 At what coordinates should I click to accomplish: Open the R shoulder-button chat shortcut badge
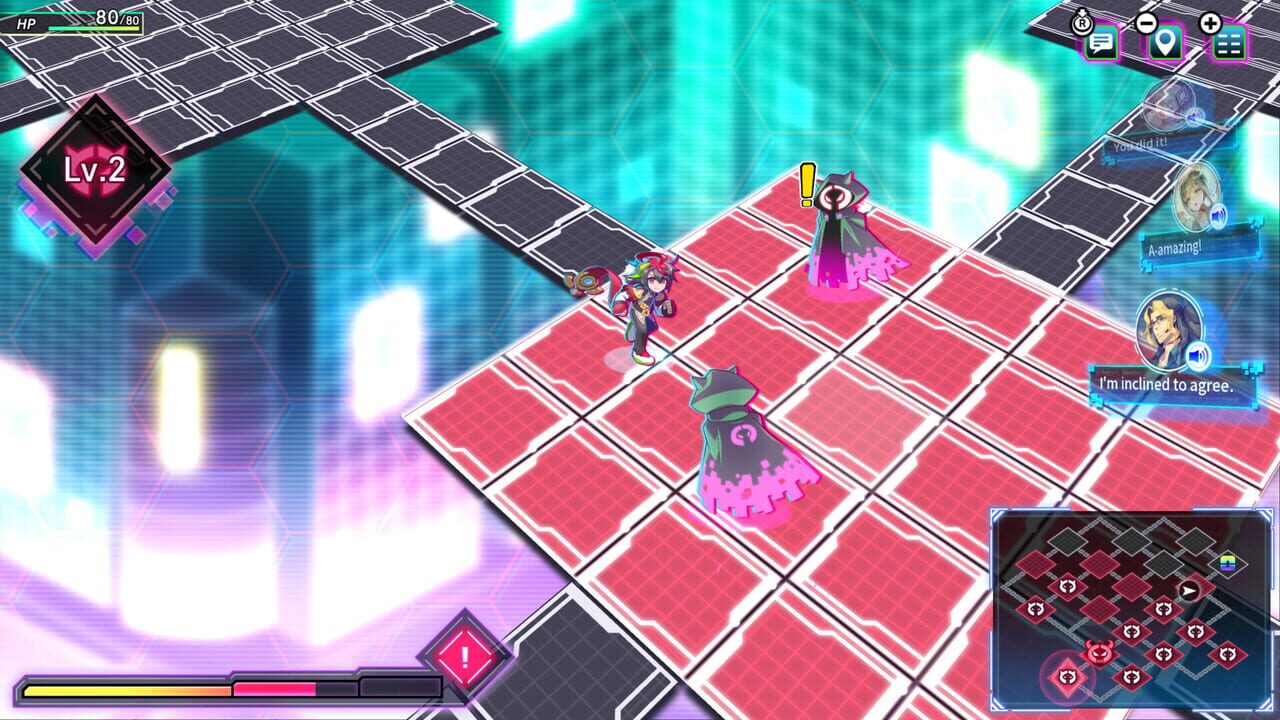click(x=1082, y=22)
